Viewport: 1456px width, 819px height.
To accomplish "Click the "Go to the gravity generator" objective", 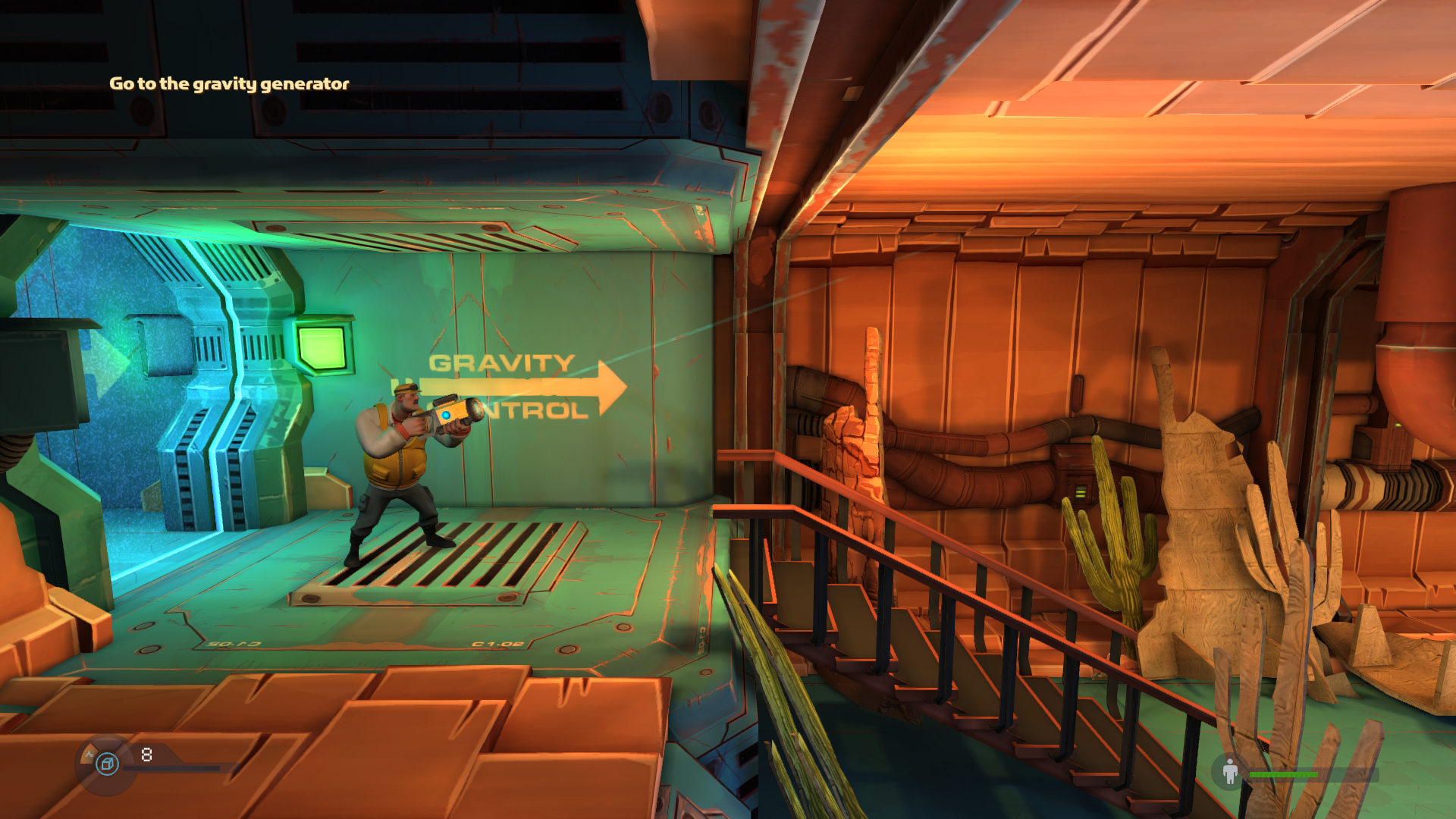I will point(229,83).
